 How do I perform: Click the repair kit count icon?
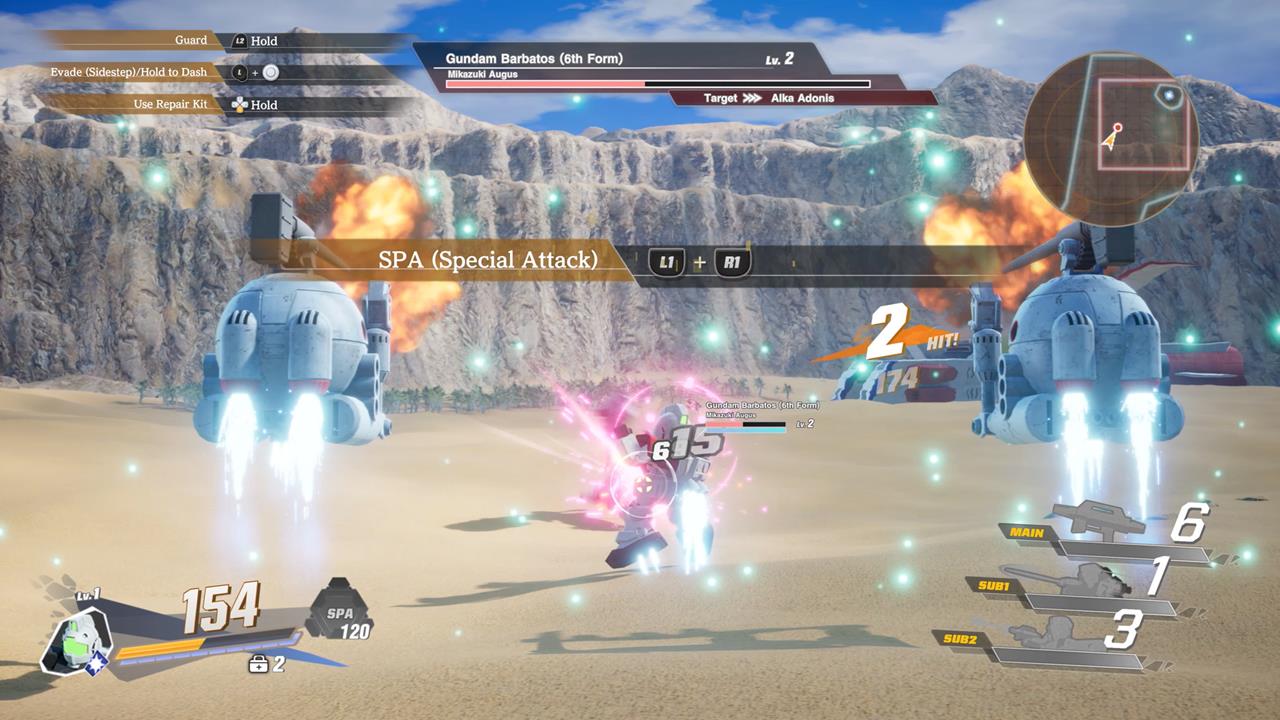(x=258, y=664)
